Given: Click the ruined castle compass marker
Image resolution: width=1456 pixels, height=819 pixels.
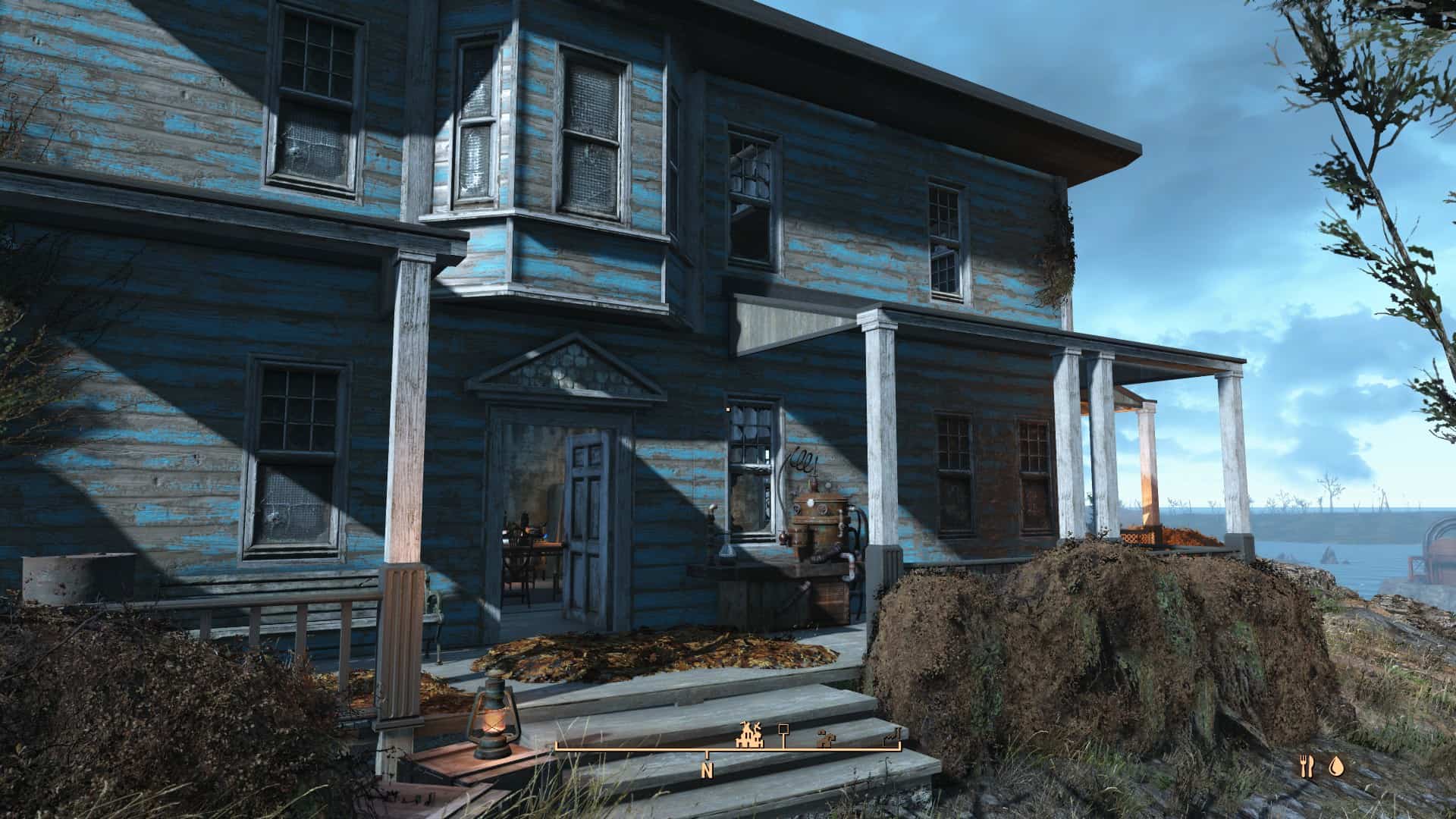Looking at the screenshot, I should tap(749, 734).
